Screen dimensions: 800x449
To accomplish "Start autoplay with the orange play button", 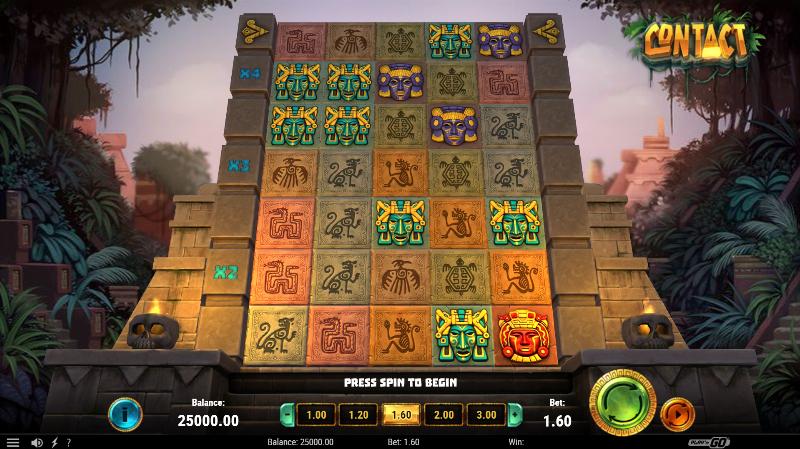I will 678,412.
